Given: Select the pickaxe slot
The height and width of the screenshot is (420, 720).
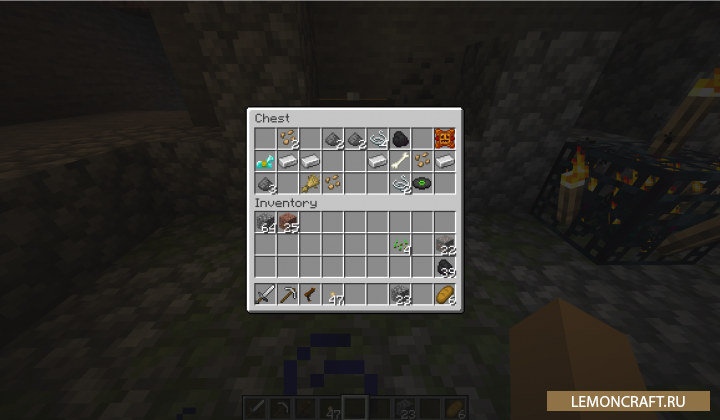Looking at the screenshot, I should (x=288, y=294).
